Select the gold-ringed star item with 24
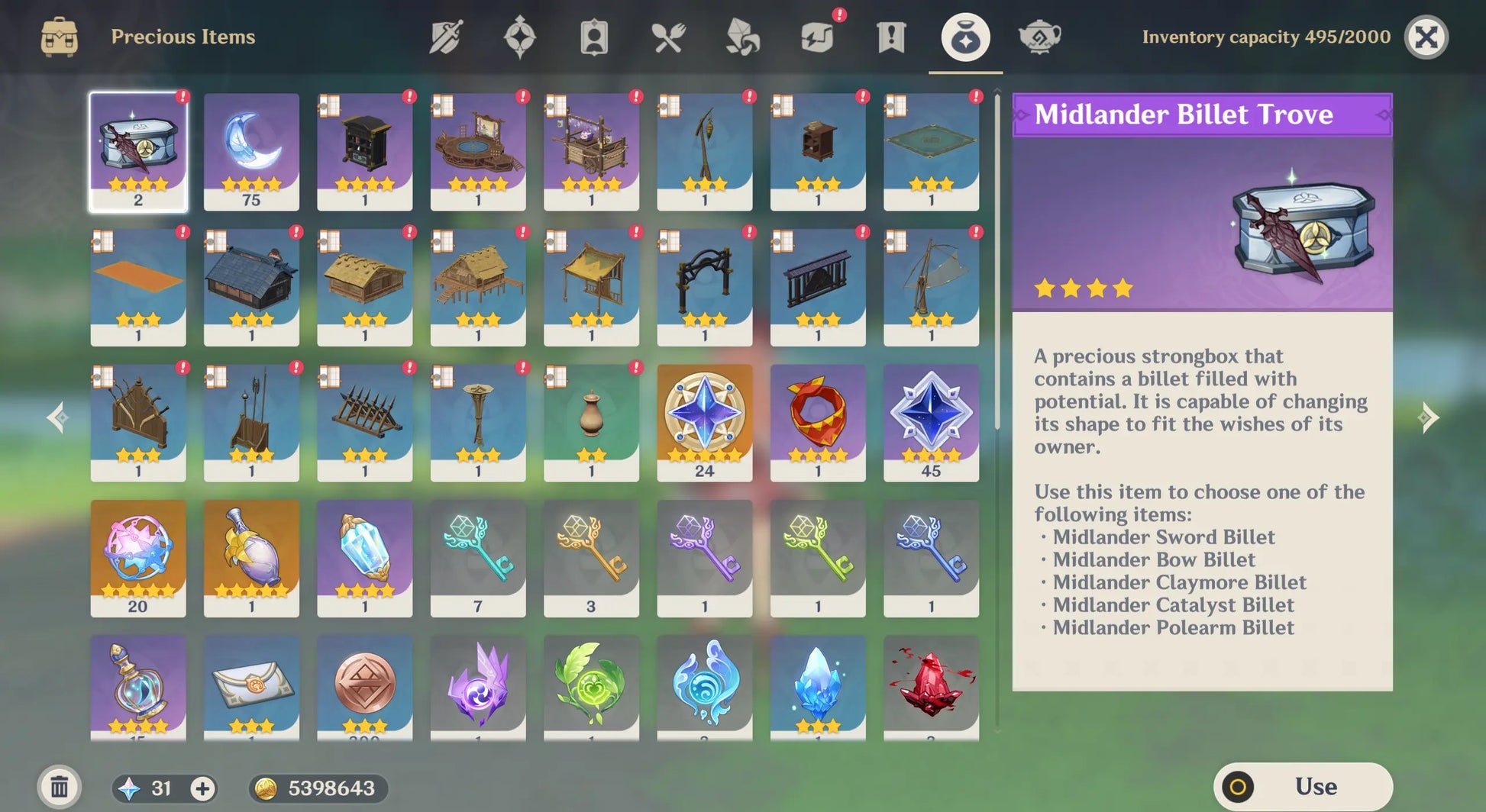 (704, 421)
